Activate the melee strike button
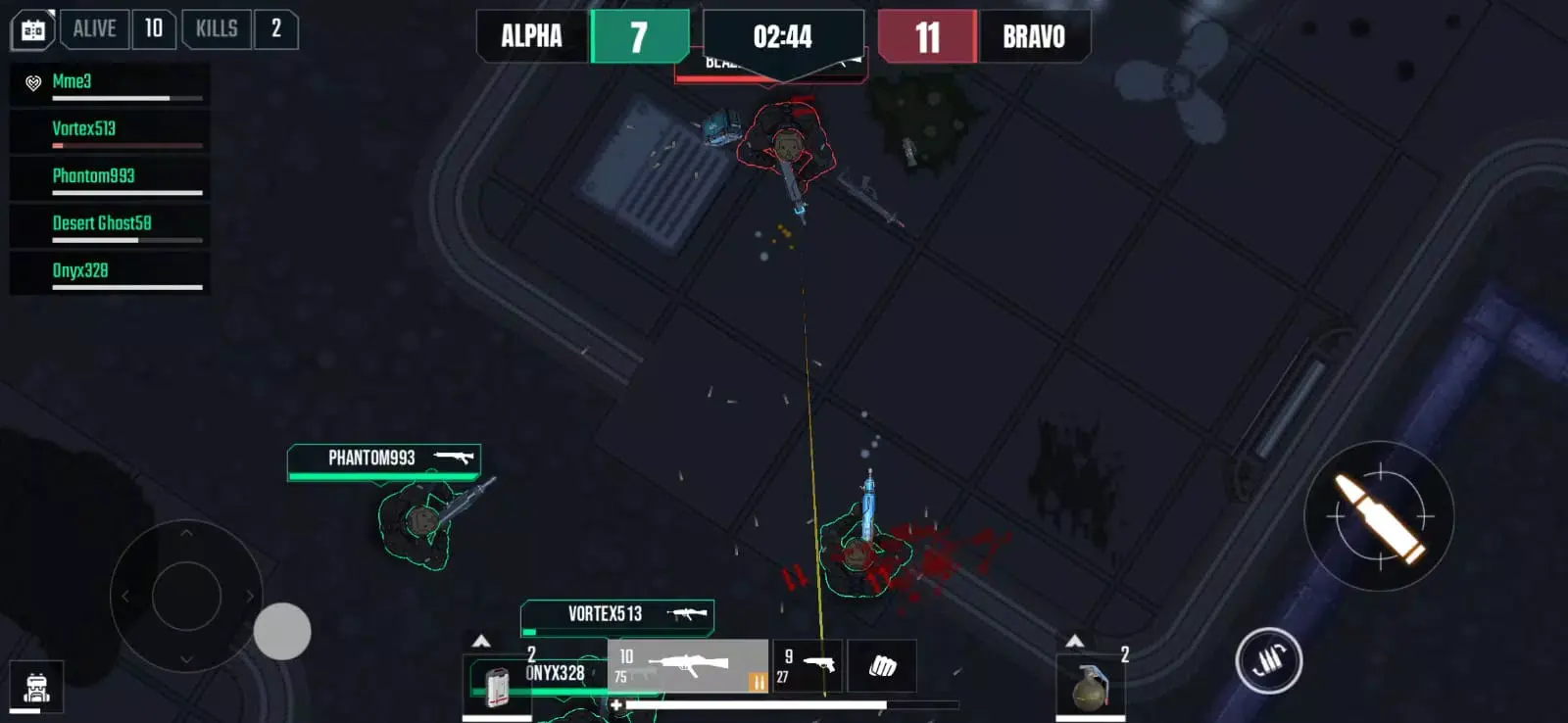Image resolution: width=1568 pixels, height=723 pixels. pyautogui.click(x=1268, y=660)
